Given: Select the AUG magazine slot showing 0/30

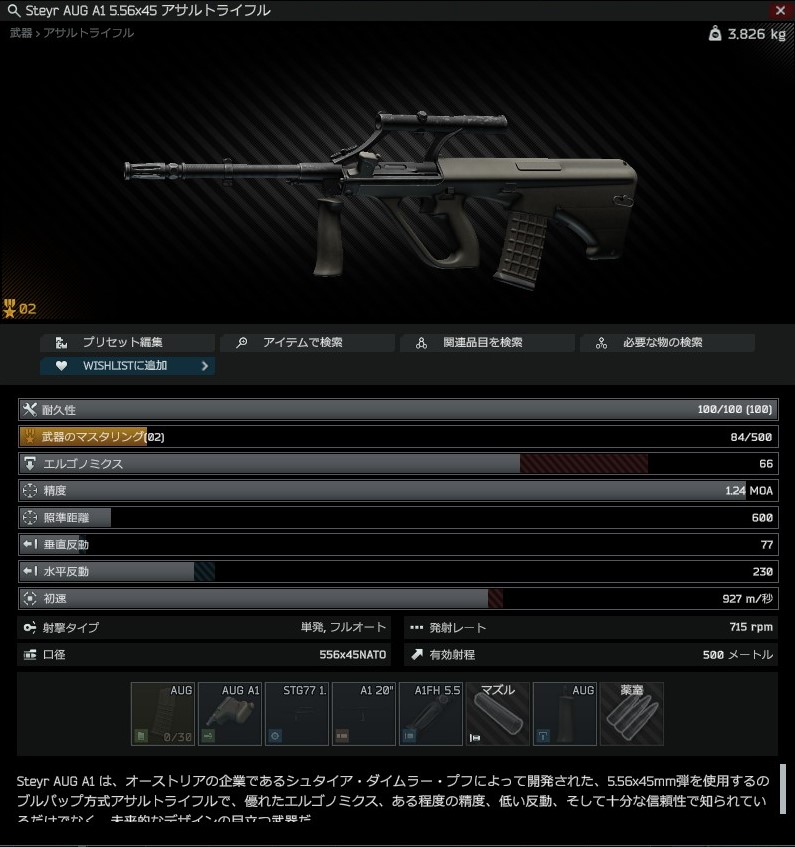Looking at the screenshot, I should (163, 714).
